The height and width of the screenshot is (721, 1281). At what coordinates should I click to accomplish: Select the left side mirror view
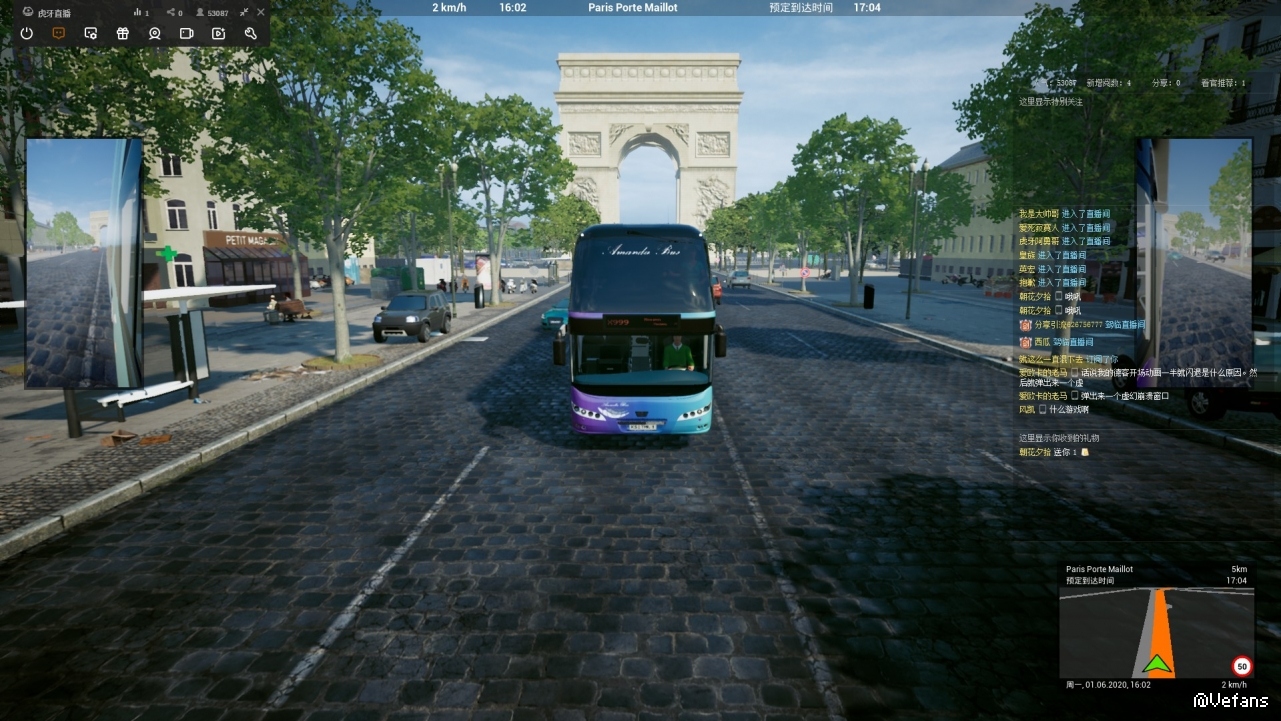(x=84, y=263)
